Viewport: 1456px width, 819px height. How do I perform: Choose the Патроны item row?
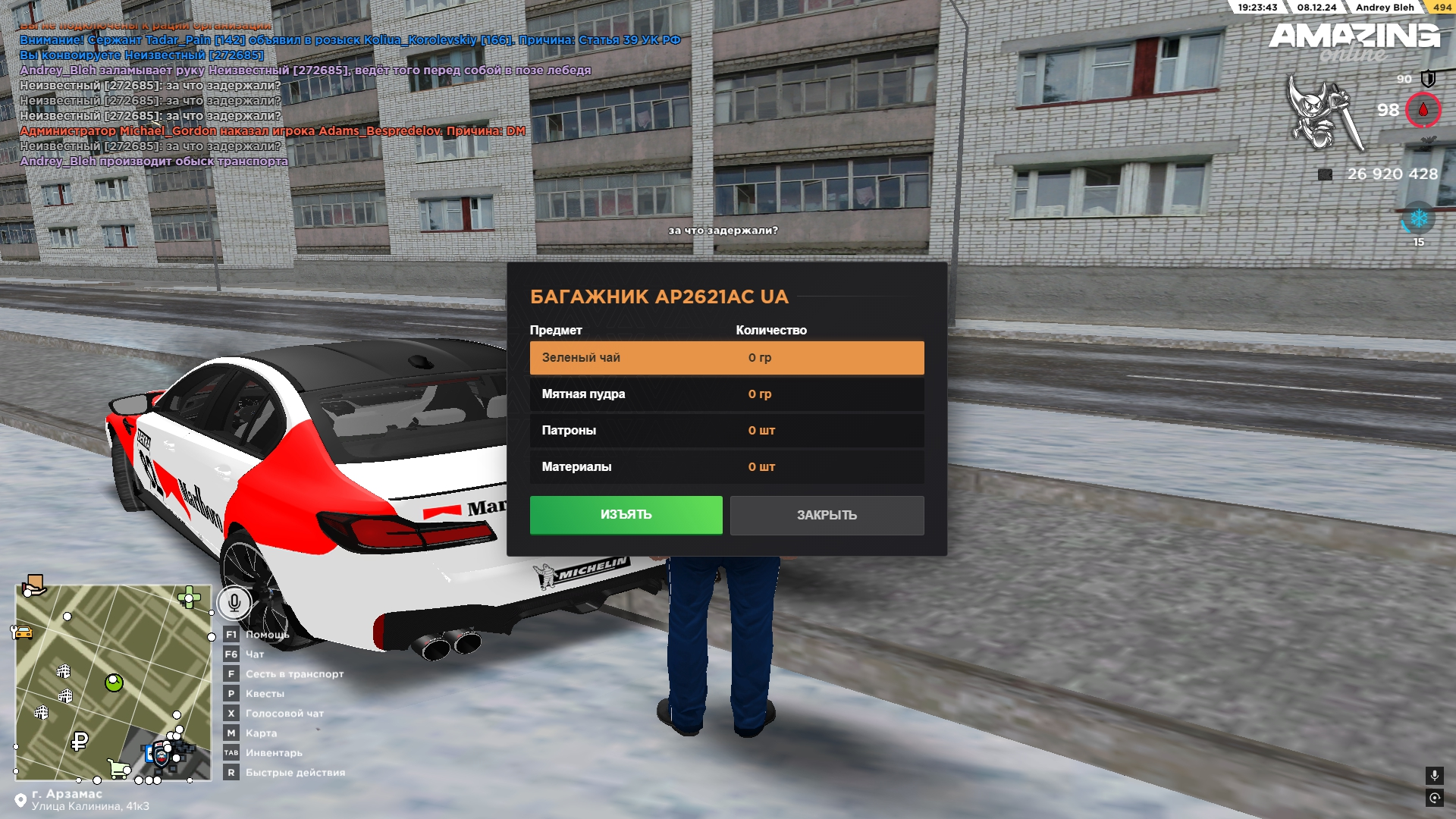(726, 431)
